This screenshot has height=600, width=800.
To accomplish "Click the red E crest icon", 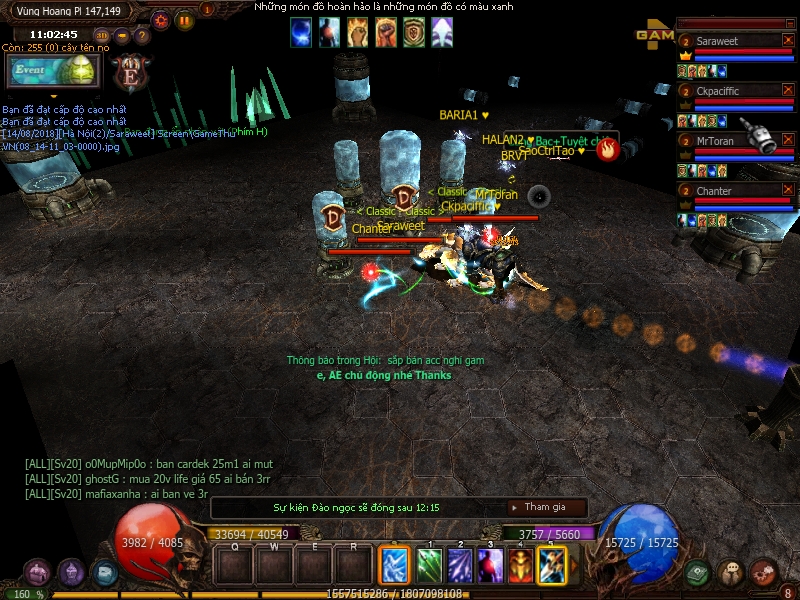I will (130, 72).
